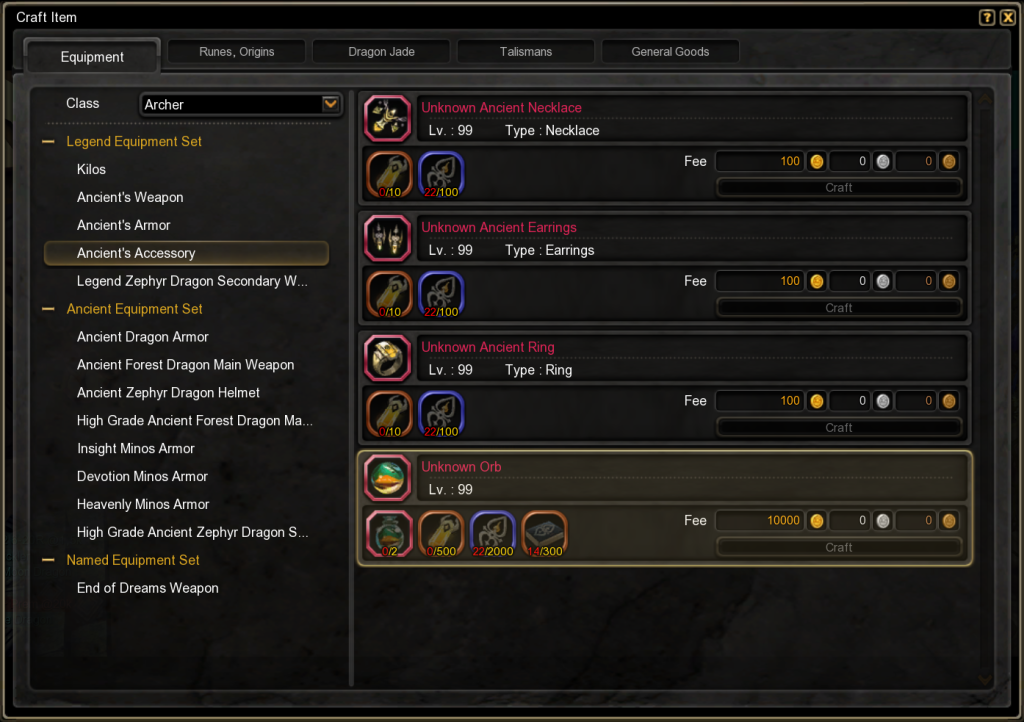Screen dimensions: 1024x722
Task: Select the Unknown Orb's green potion material
Action: coord(387,533)
